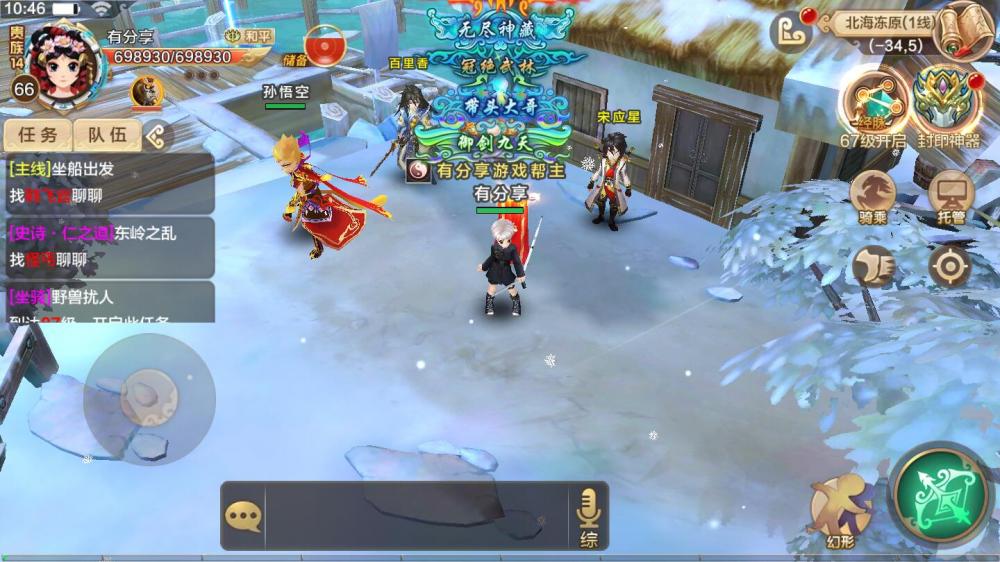Toggle 托管 auto-play mode

(x=950, y=195)
